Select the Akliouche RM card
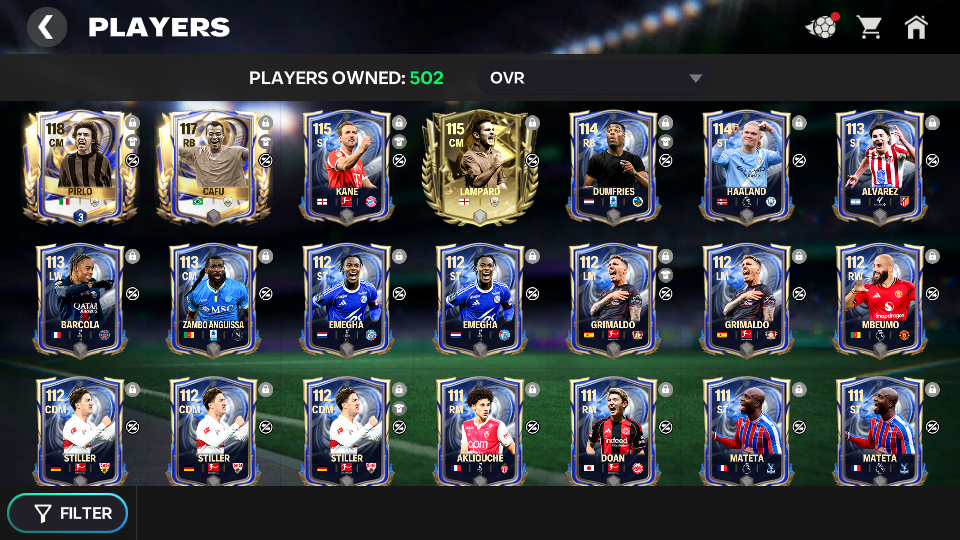The height and width of the screenshot is (540, 960). 479,431
